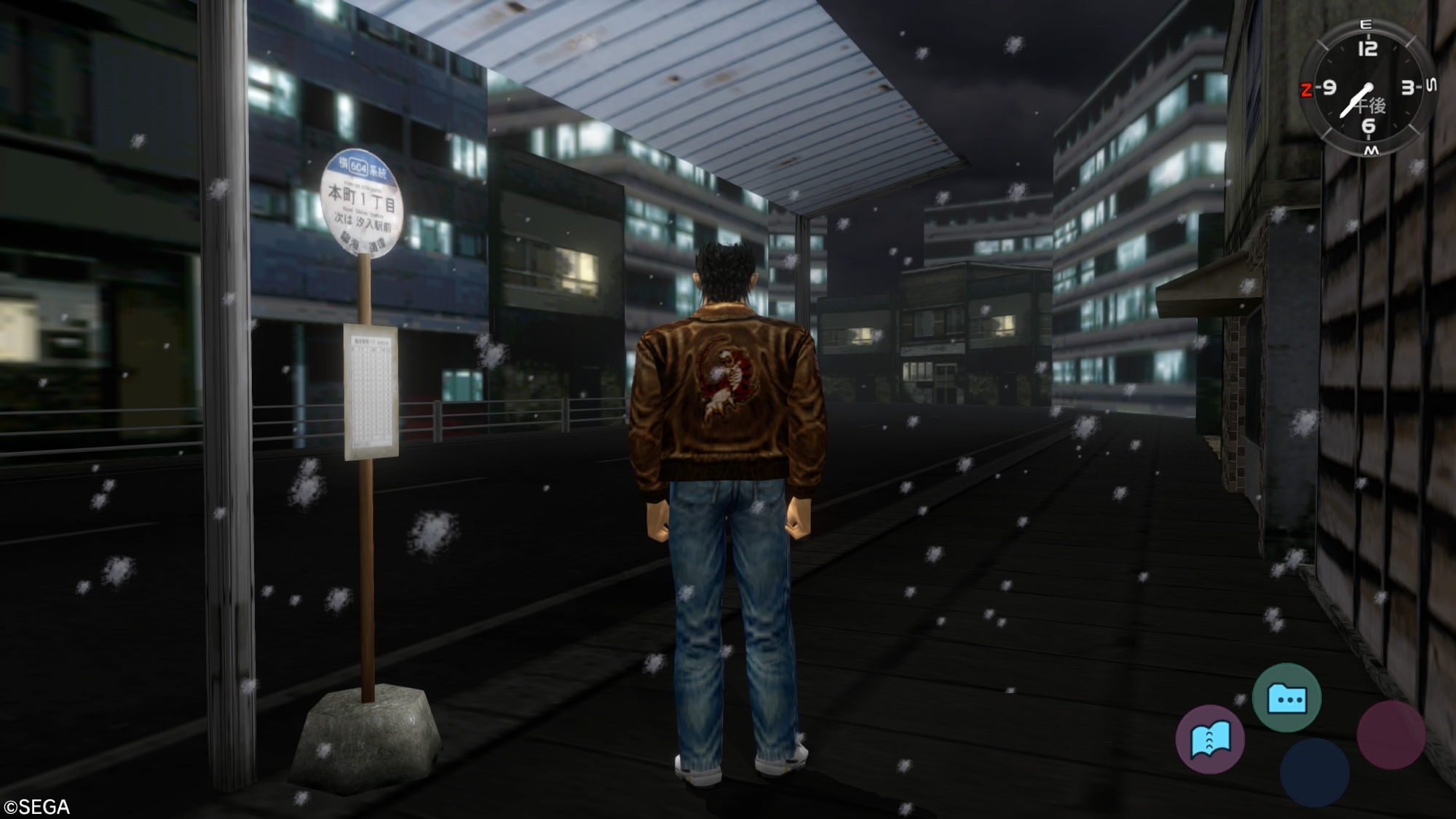
Task: Click the empty dark red circle button
Action: click(1390, 735)
